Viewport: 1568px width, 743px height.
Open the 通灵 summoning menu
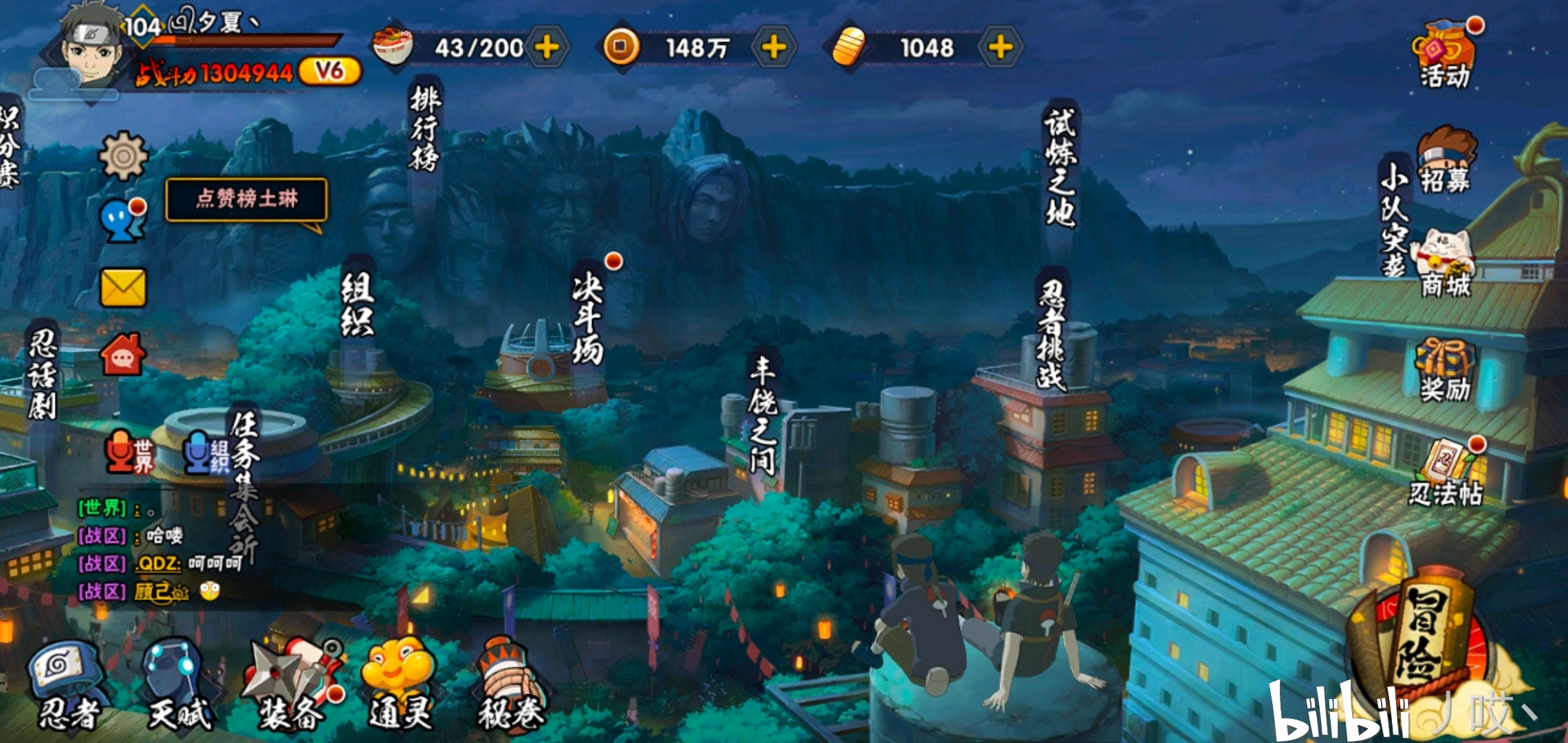tap(399, 685)
